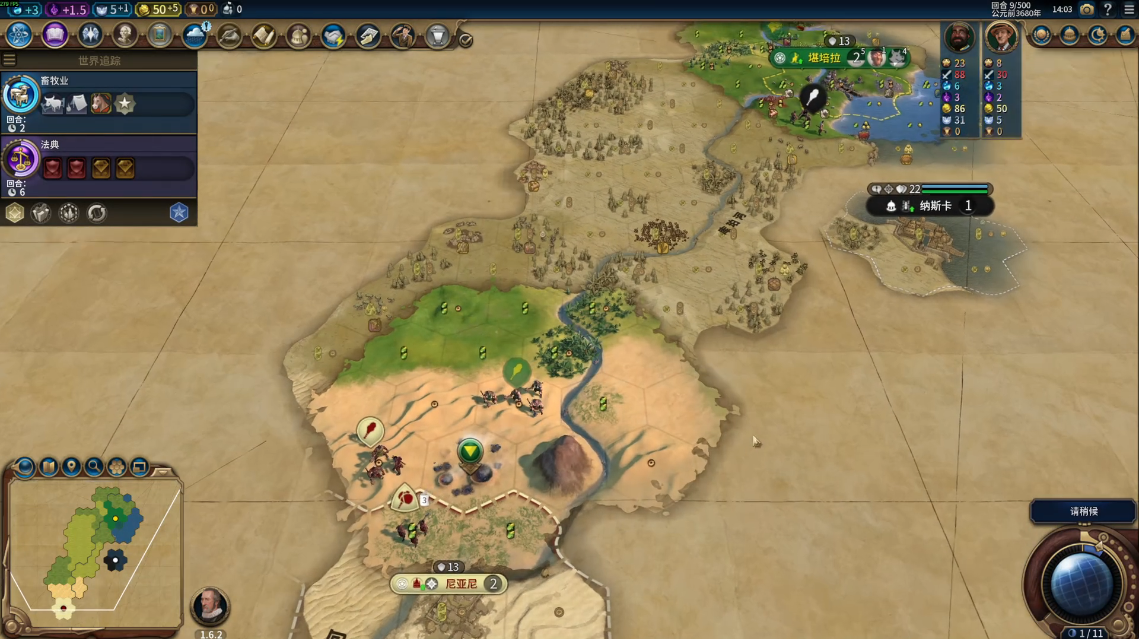Click the bearded leader portrait

(959, 38)
